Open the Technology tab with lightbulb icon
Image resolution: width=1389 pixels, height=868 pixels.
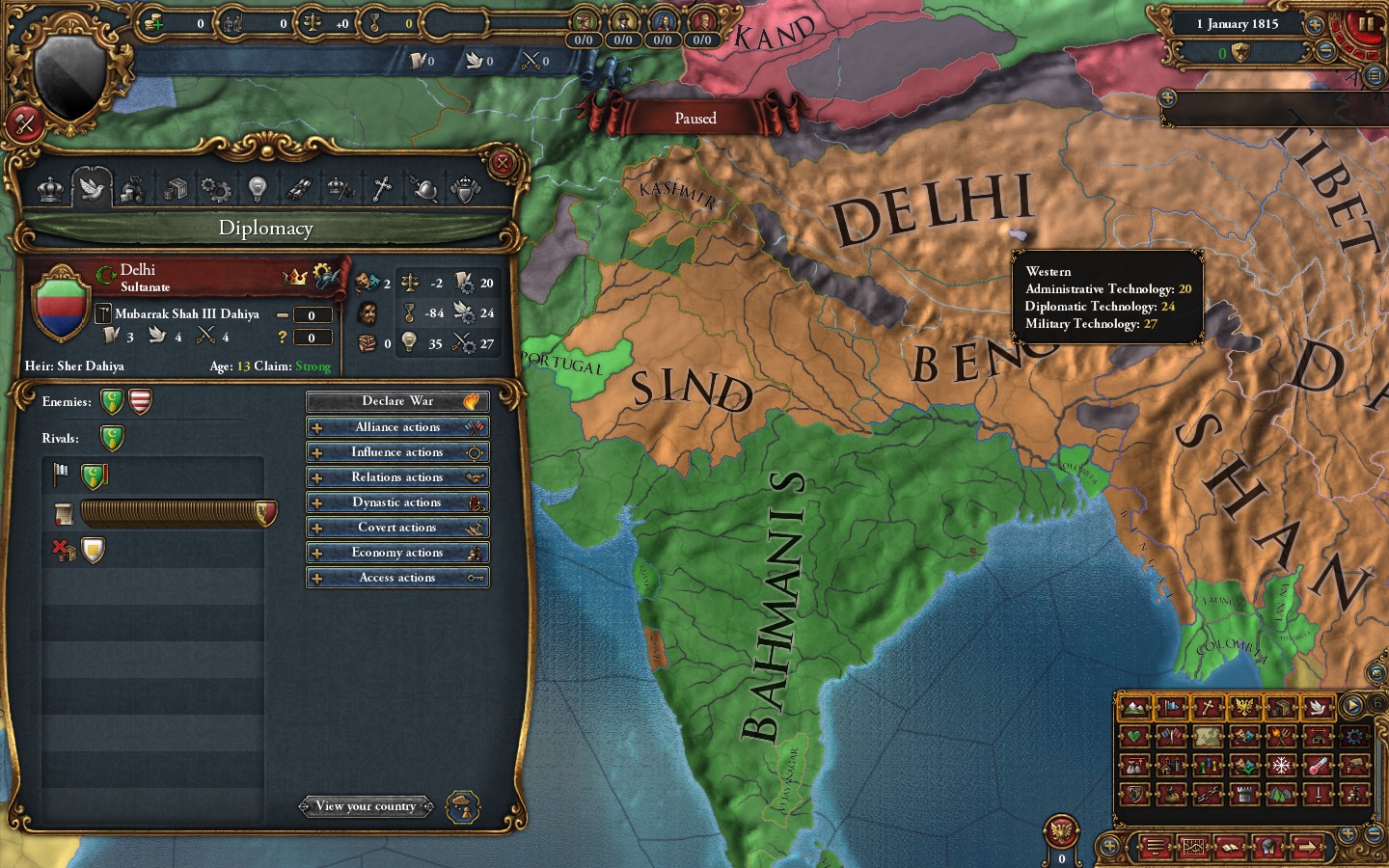[x=257, y=189]
